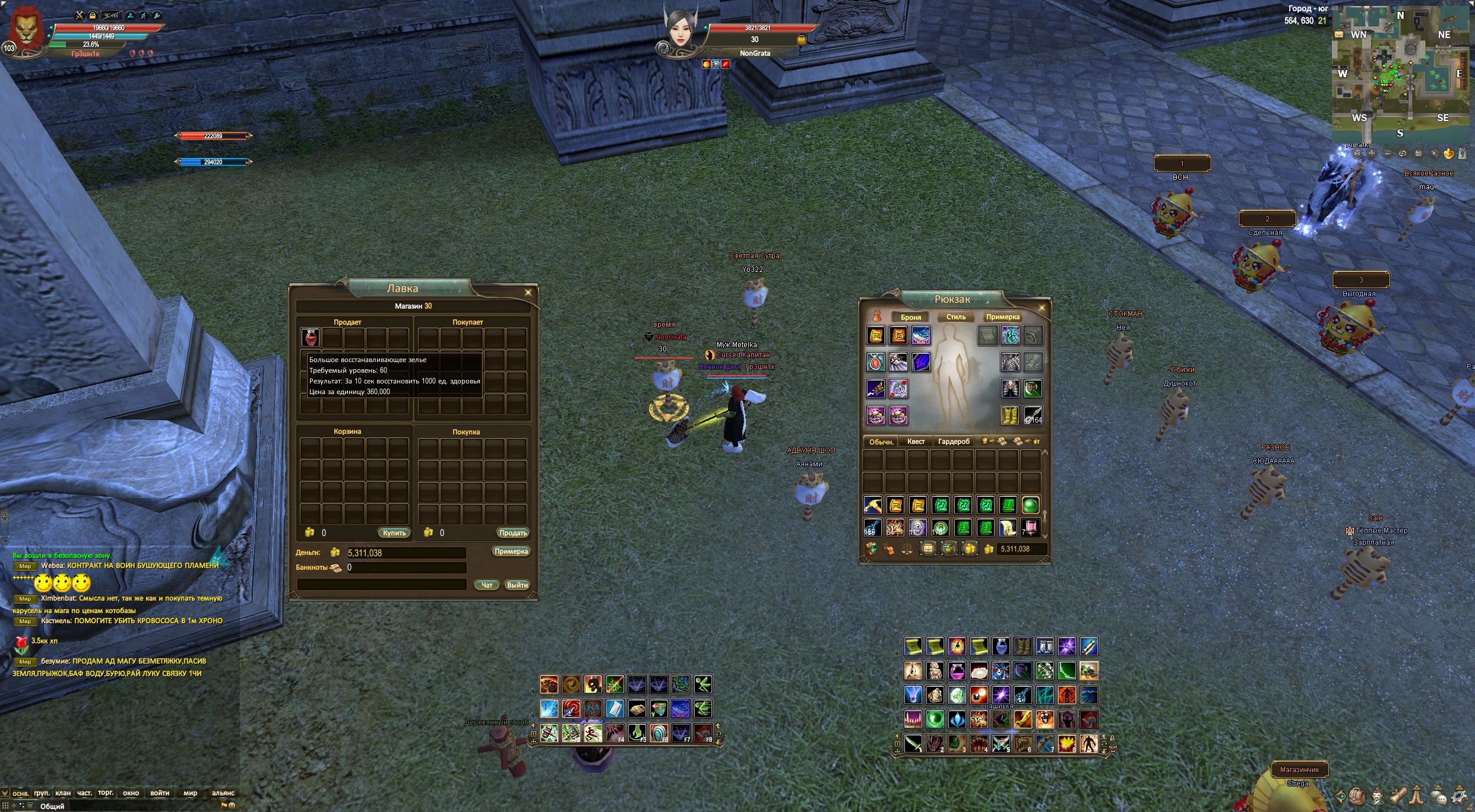Select the red potion in Продает

(311, 338)
